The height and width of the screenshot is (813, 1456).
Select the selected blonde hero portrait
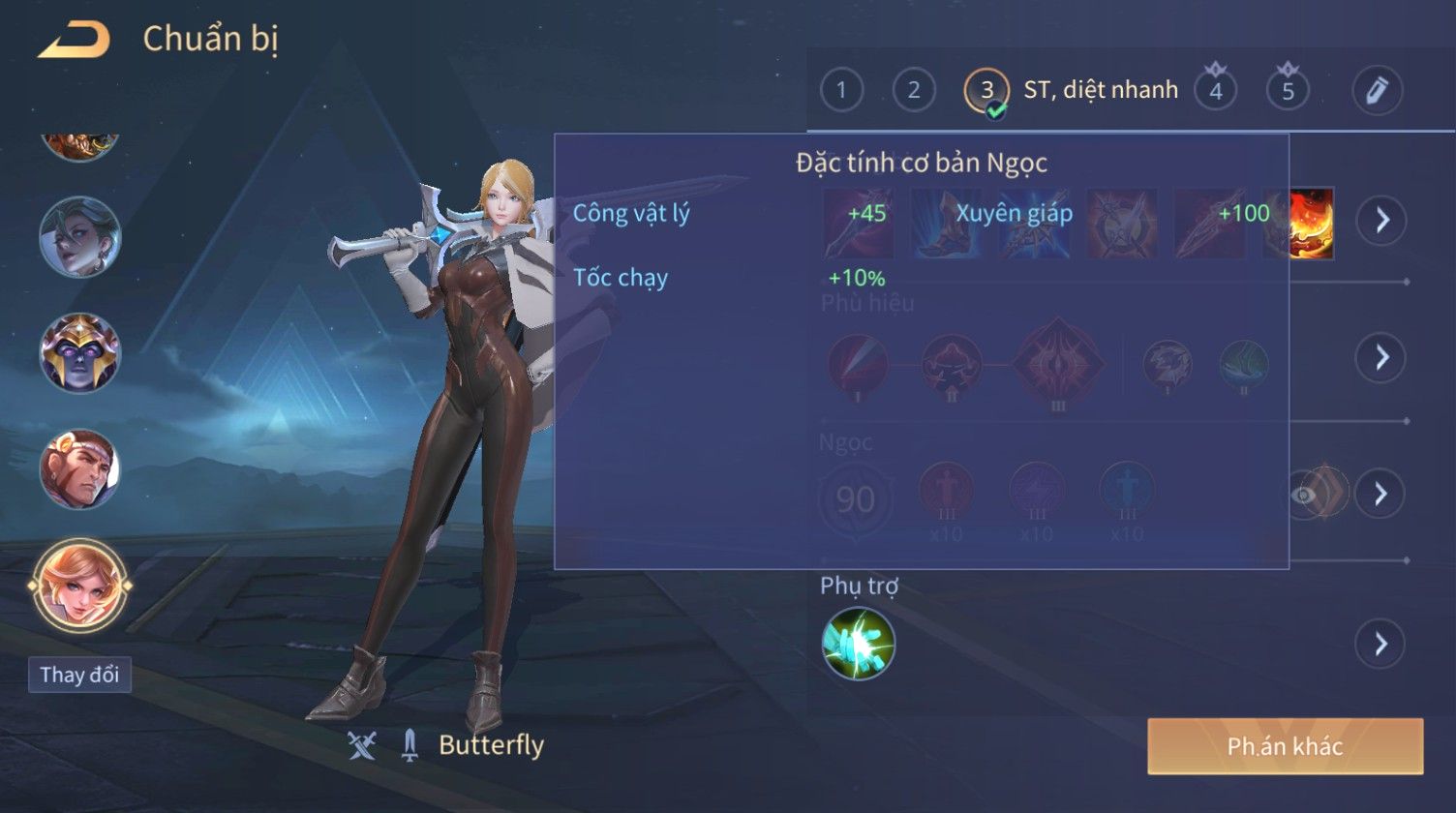(x=80, y=586)
